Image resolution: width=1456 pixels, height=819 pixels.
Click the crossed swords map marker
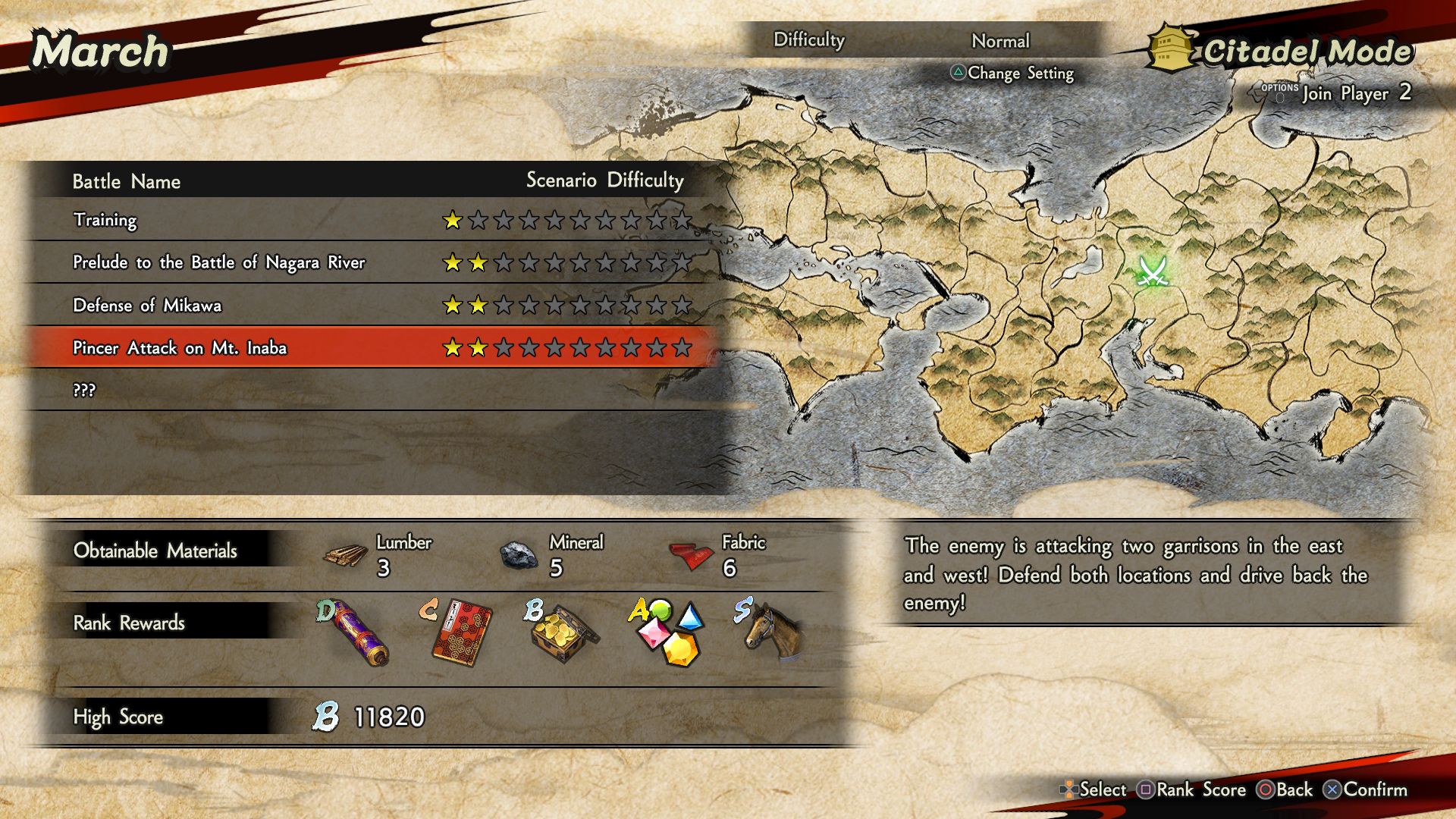(1153, 271)
